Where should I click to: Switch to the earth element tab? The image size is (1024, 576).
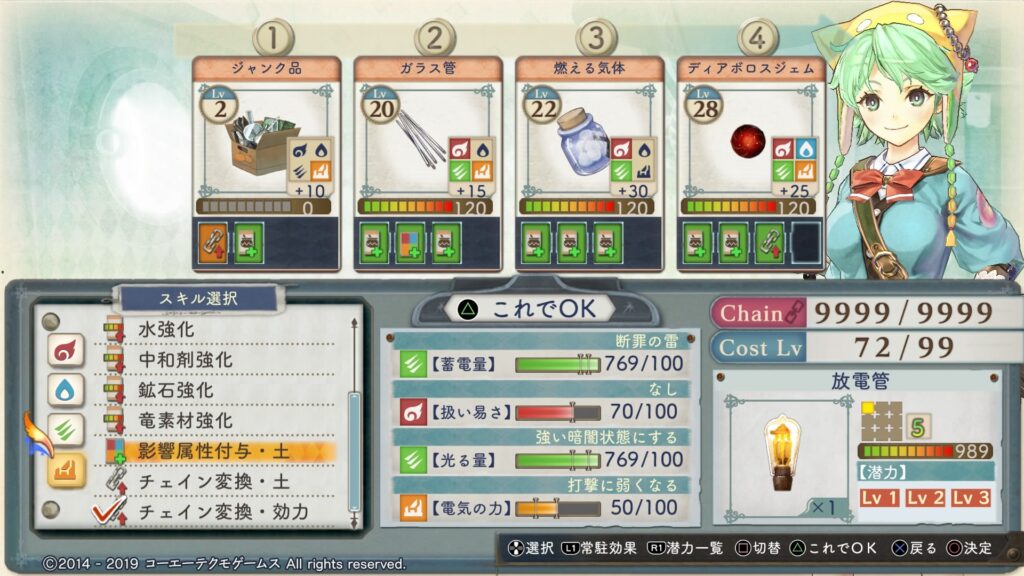tap(67, 469)
